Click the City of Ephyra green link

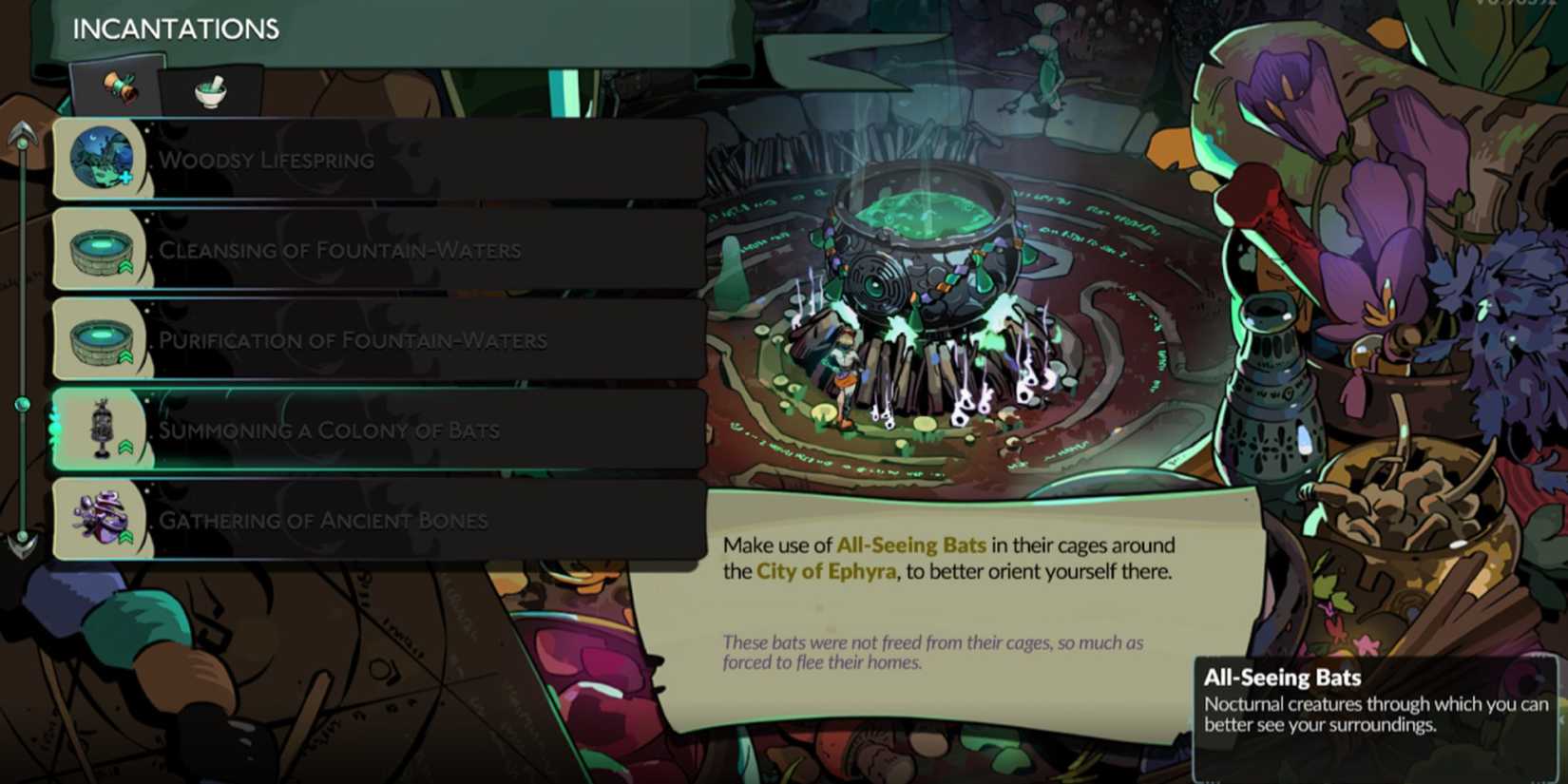coord(825,571)
